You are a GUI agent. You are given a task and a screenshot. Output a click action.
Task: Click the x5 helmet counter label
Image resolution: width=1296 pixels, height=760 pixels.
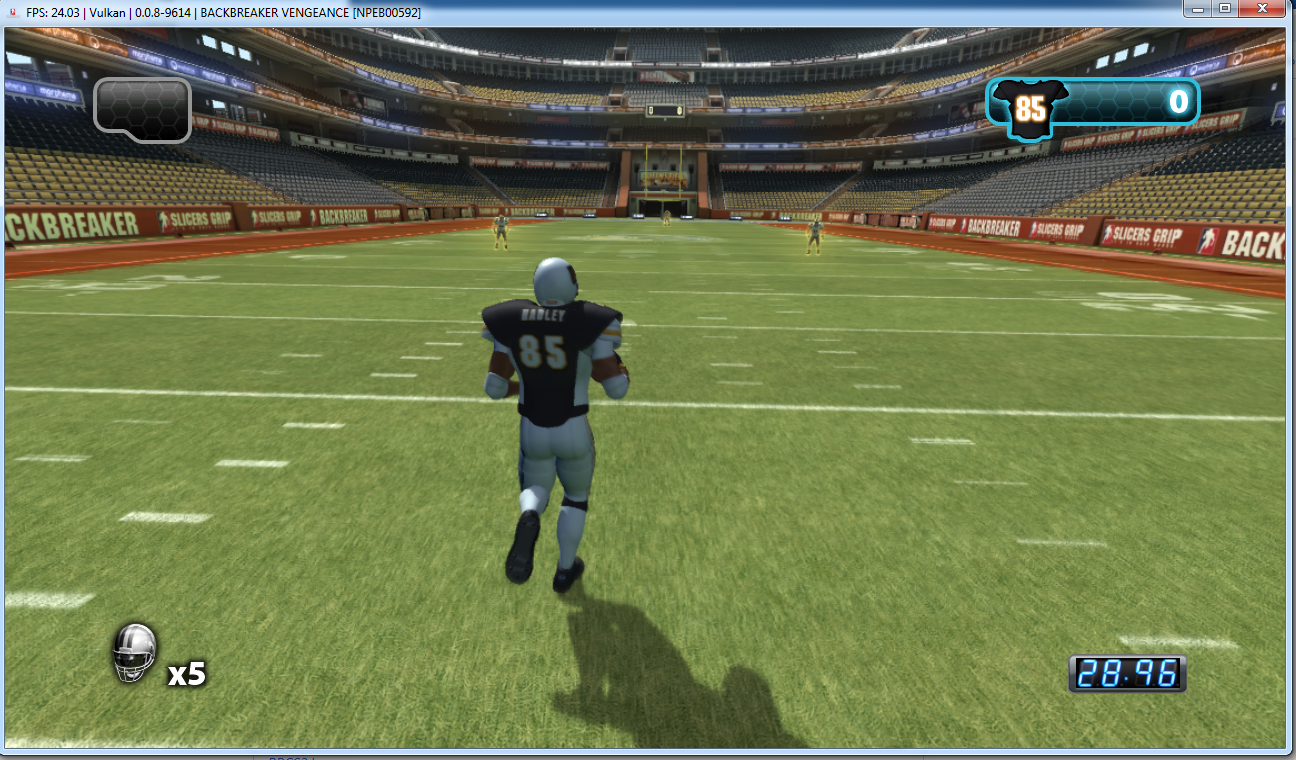tap(185, 675)
